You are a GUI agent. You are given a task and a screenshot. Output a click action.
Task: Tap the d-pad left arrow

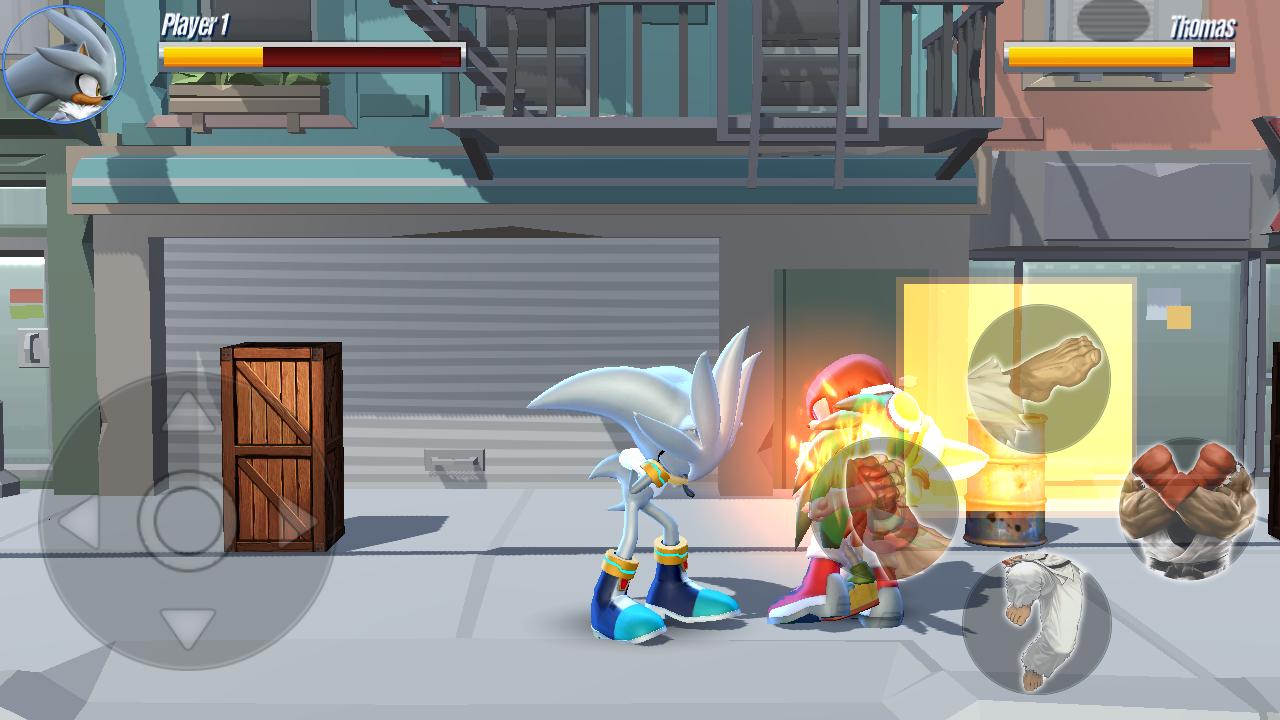pyautogui.click(x=78, y=522)
